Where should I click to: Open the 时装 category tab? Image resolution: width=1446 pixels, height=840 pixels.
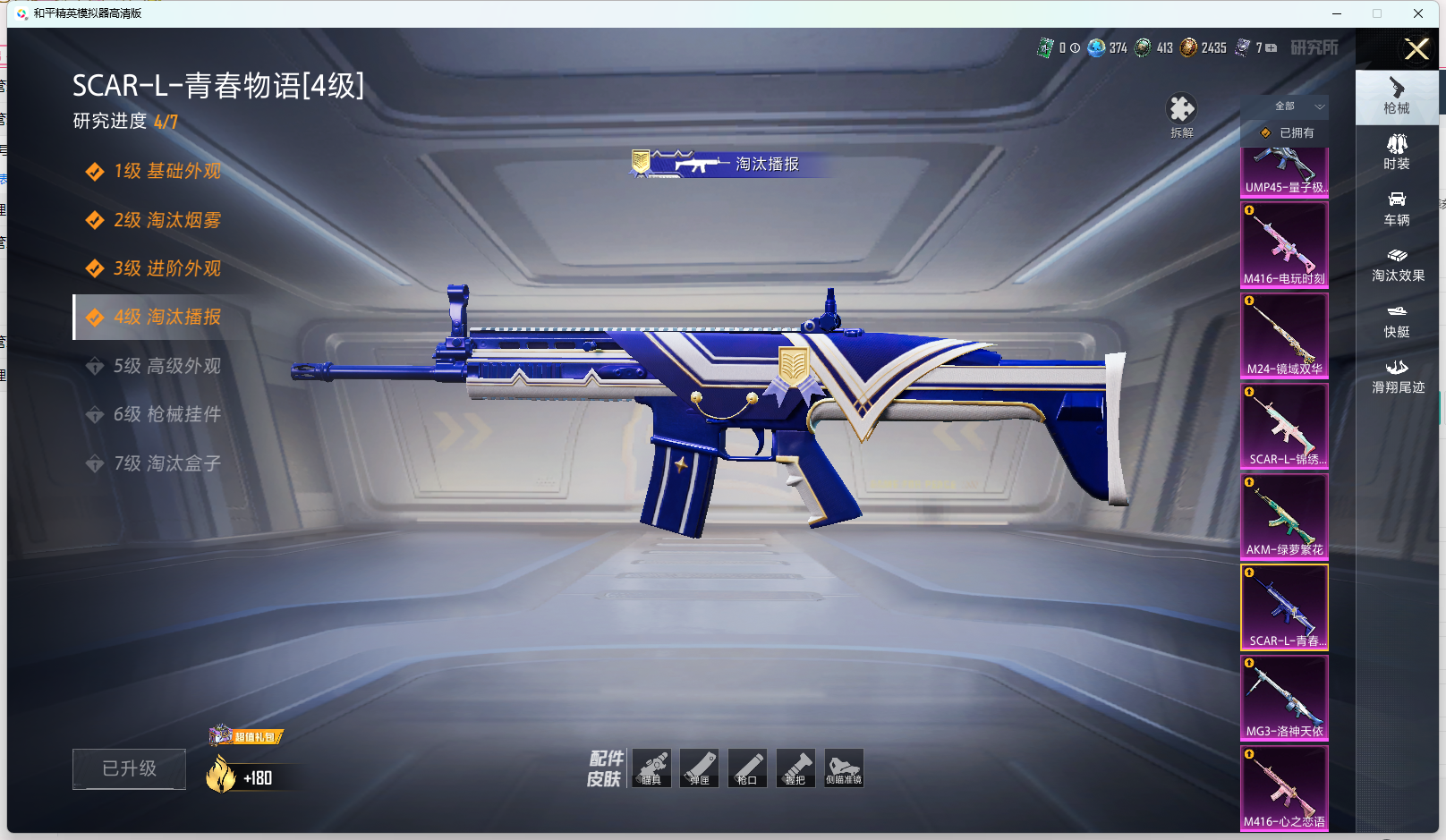pos(1397,152)
